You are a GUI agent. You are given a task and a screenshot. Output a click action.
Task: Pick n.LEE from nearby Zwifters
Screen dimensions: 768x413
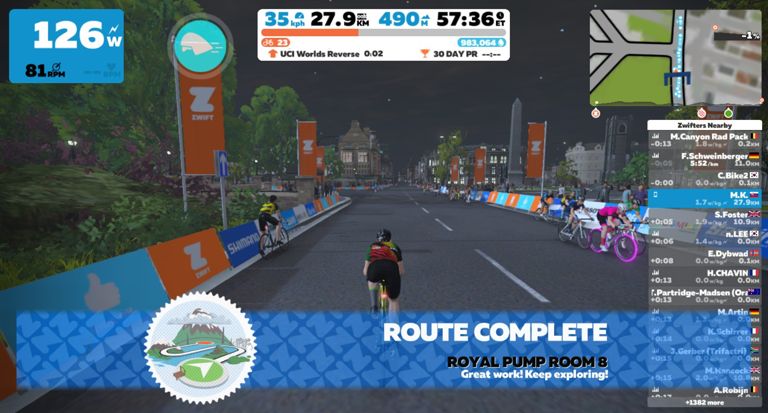(x=705, y=237)
